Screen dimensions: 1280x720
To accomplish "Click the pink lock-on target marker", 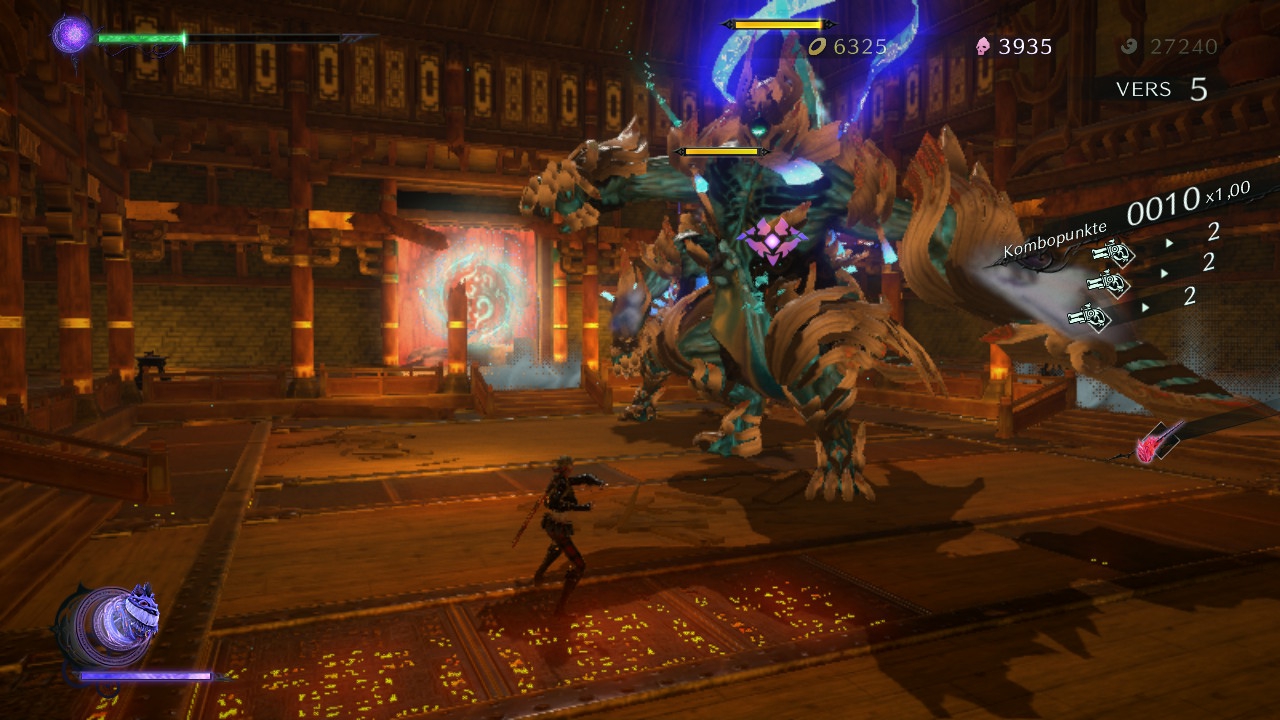I will (772, 239).
